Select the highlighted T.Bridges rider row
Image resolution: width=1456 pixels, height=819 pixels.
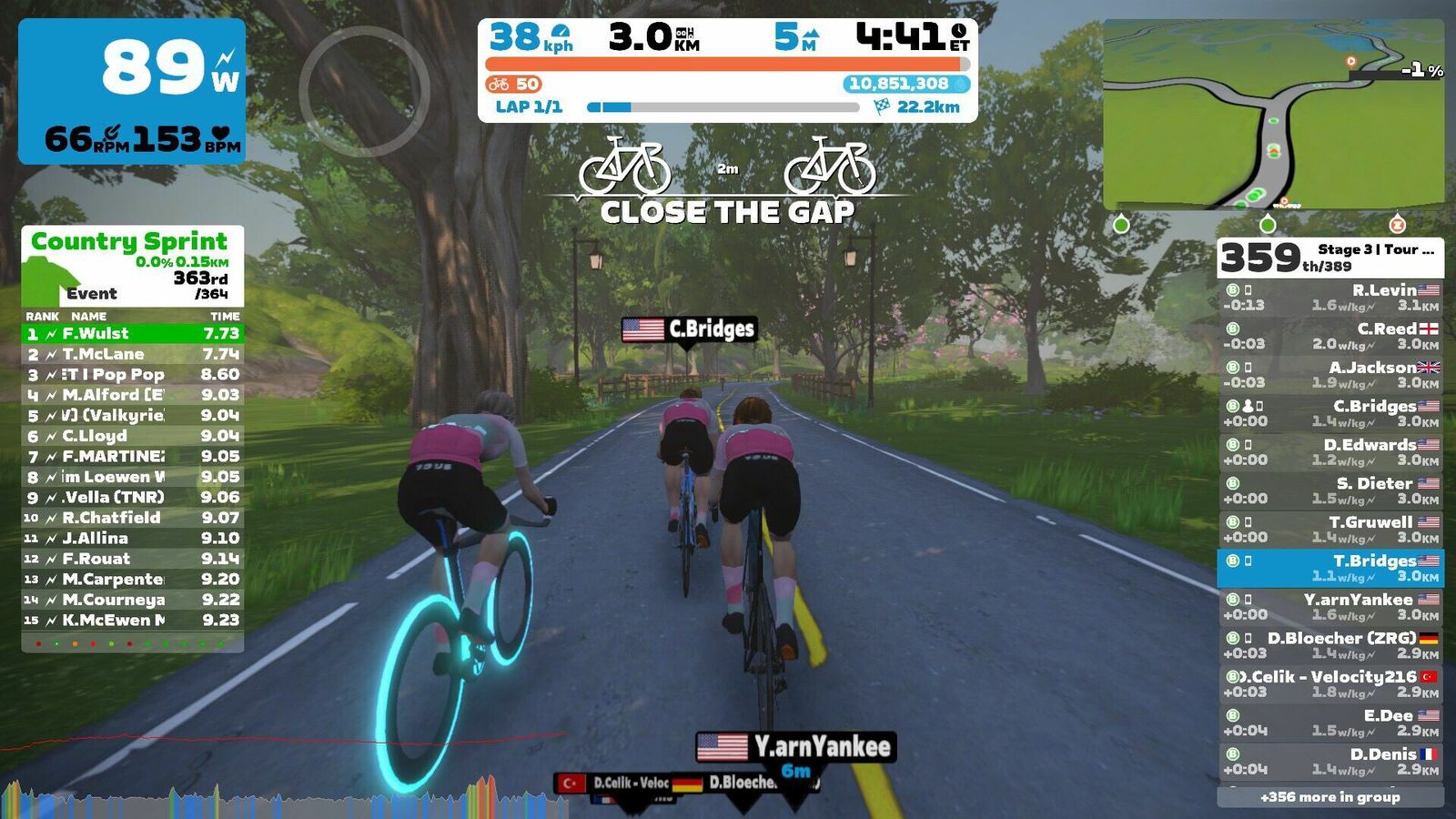[1330, 568]
